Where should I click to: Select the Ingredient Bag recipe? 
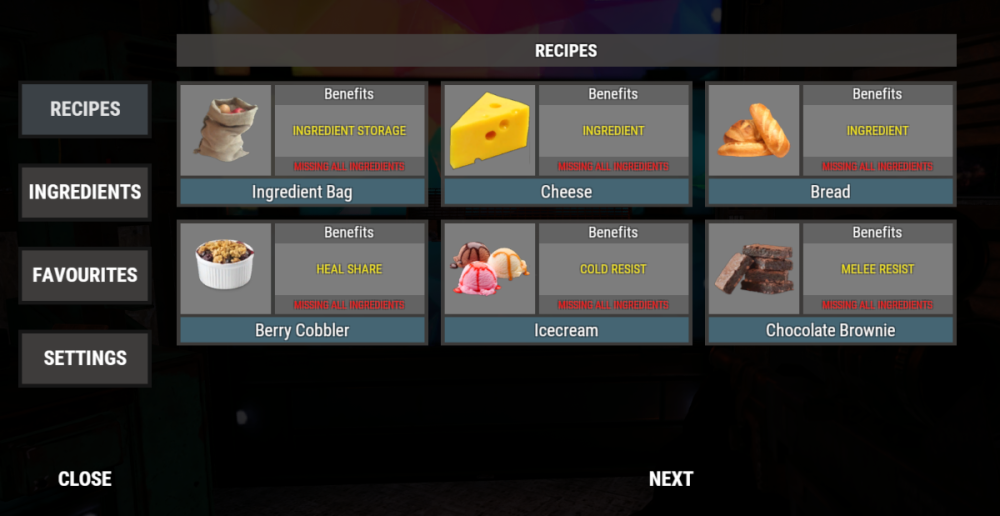(x=302, y=192)
